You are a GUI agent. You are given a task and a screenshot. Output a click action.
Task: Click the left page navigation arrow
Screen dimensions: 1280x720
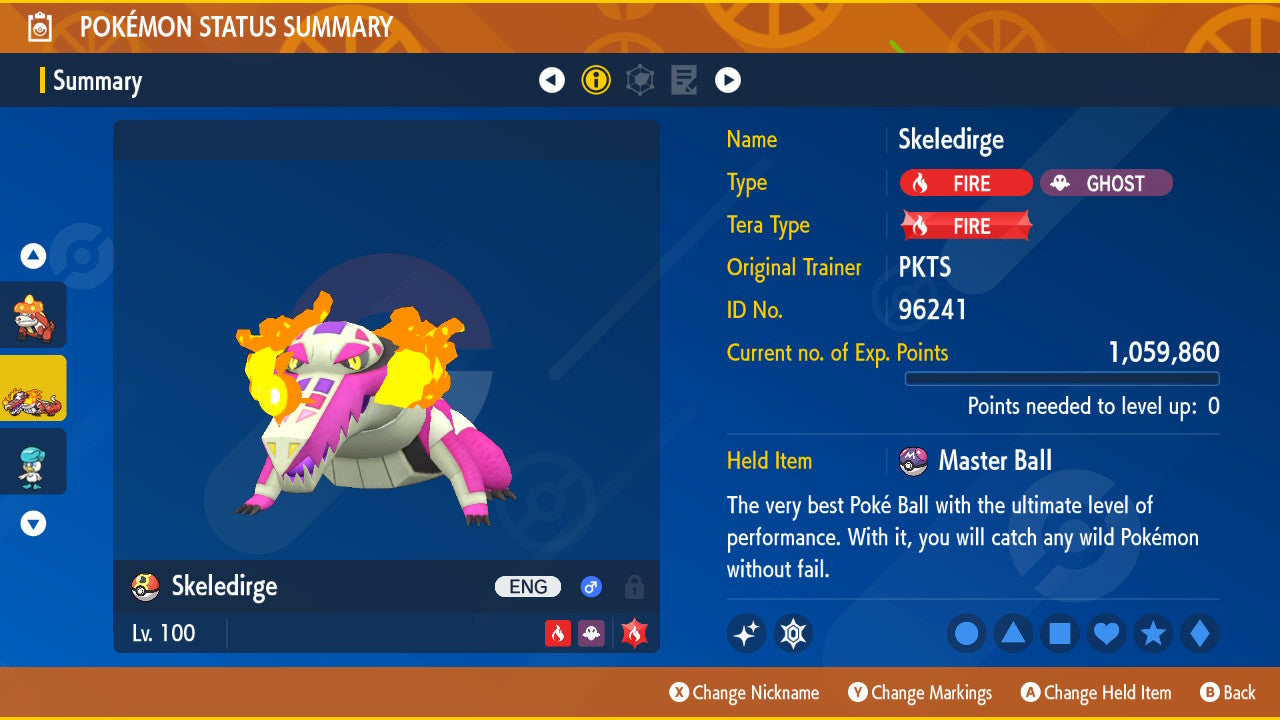(x=552, y=80)
